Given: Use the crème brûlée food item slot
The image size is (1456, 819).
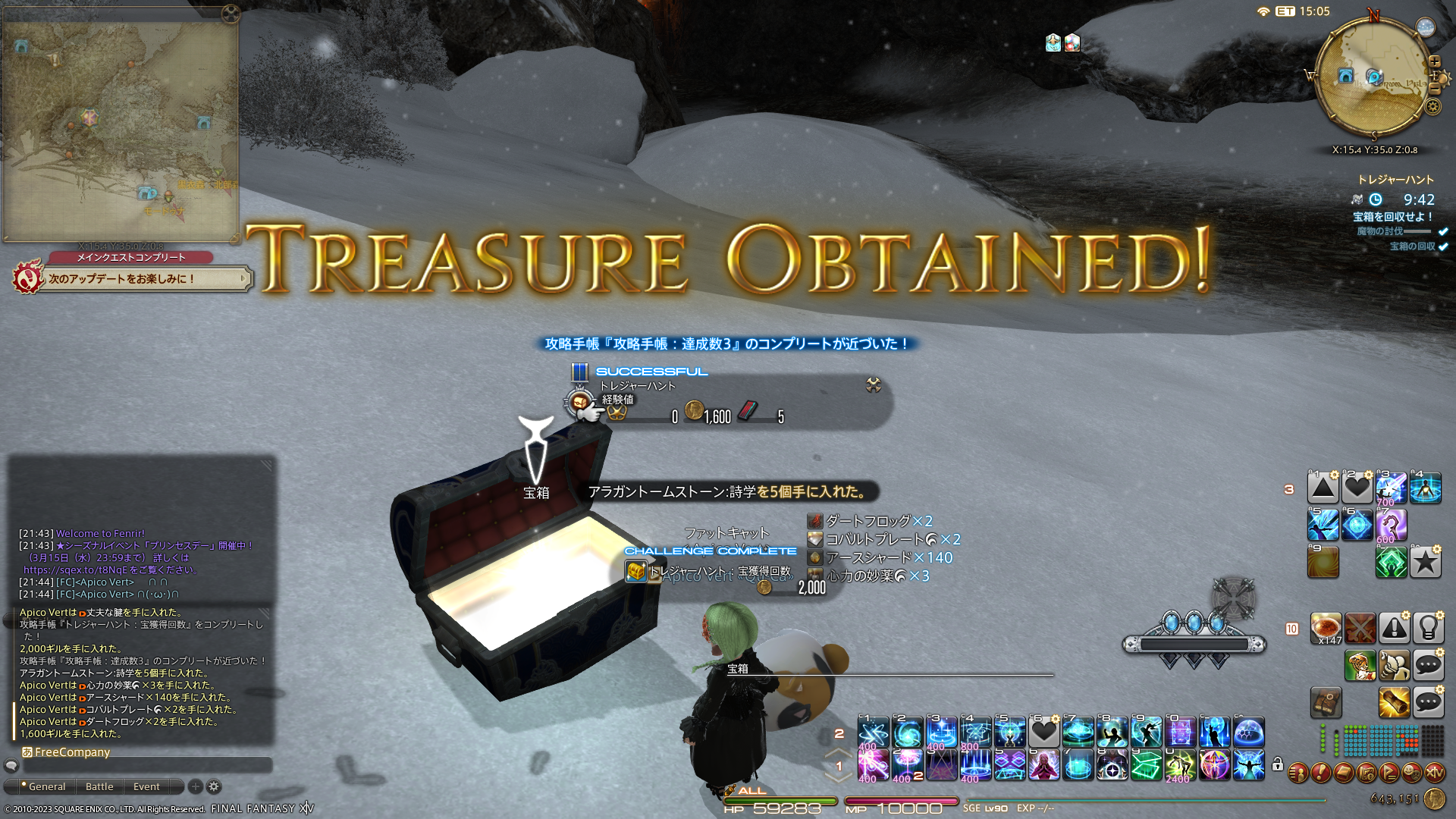Looking at the screenshot, I should (1326, 628).
